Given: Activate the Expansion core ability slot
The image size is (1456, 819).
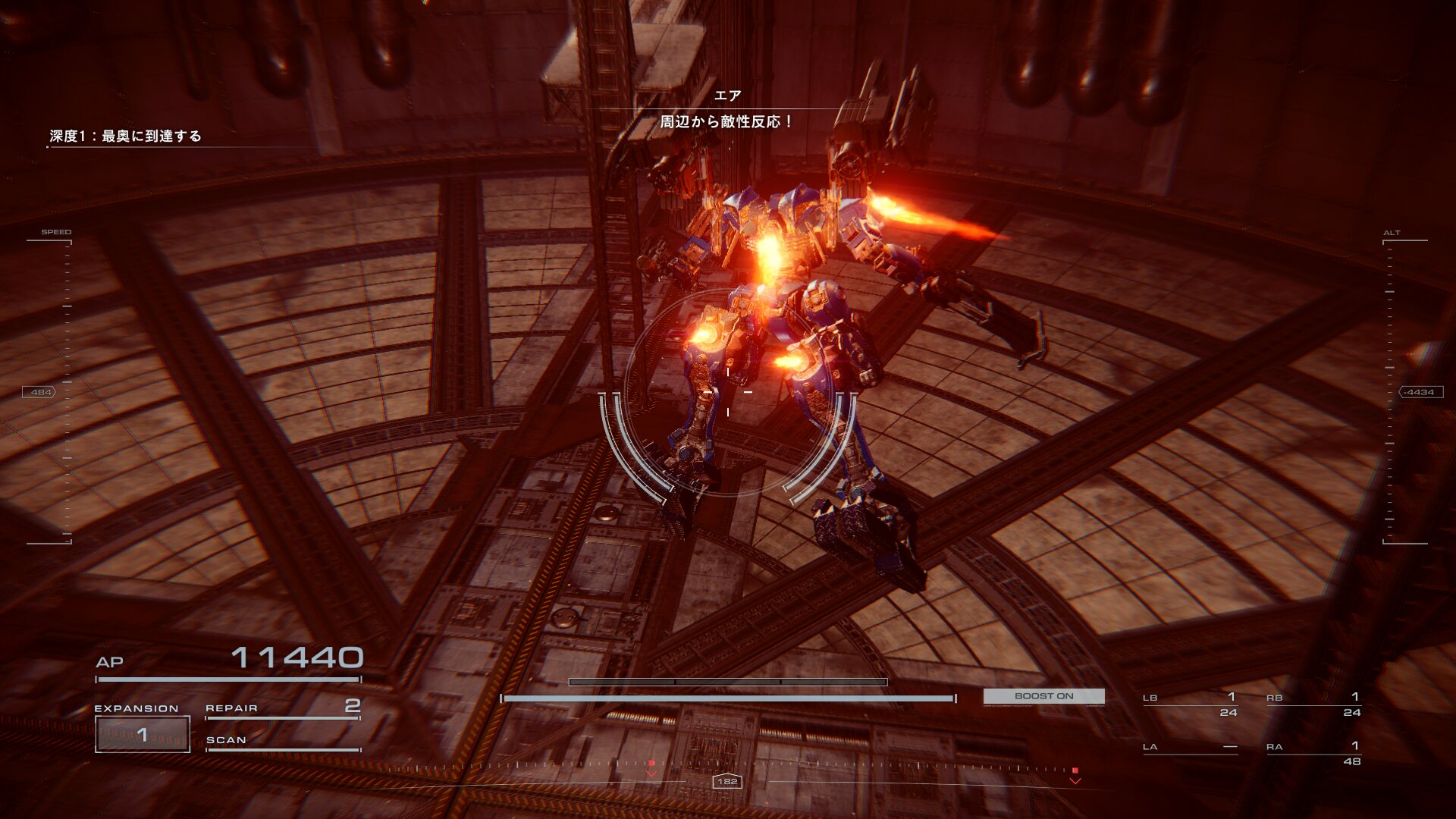Looking at the screenshot, I should point(143,733).
